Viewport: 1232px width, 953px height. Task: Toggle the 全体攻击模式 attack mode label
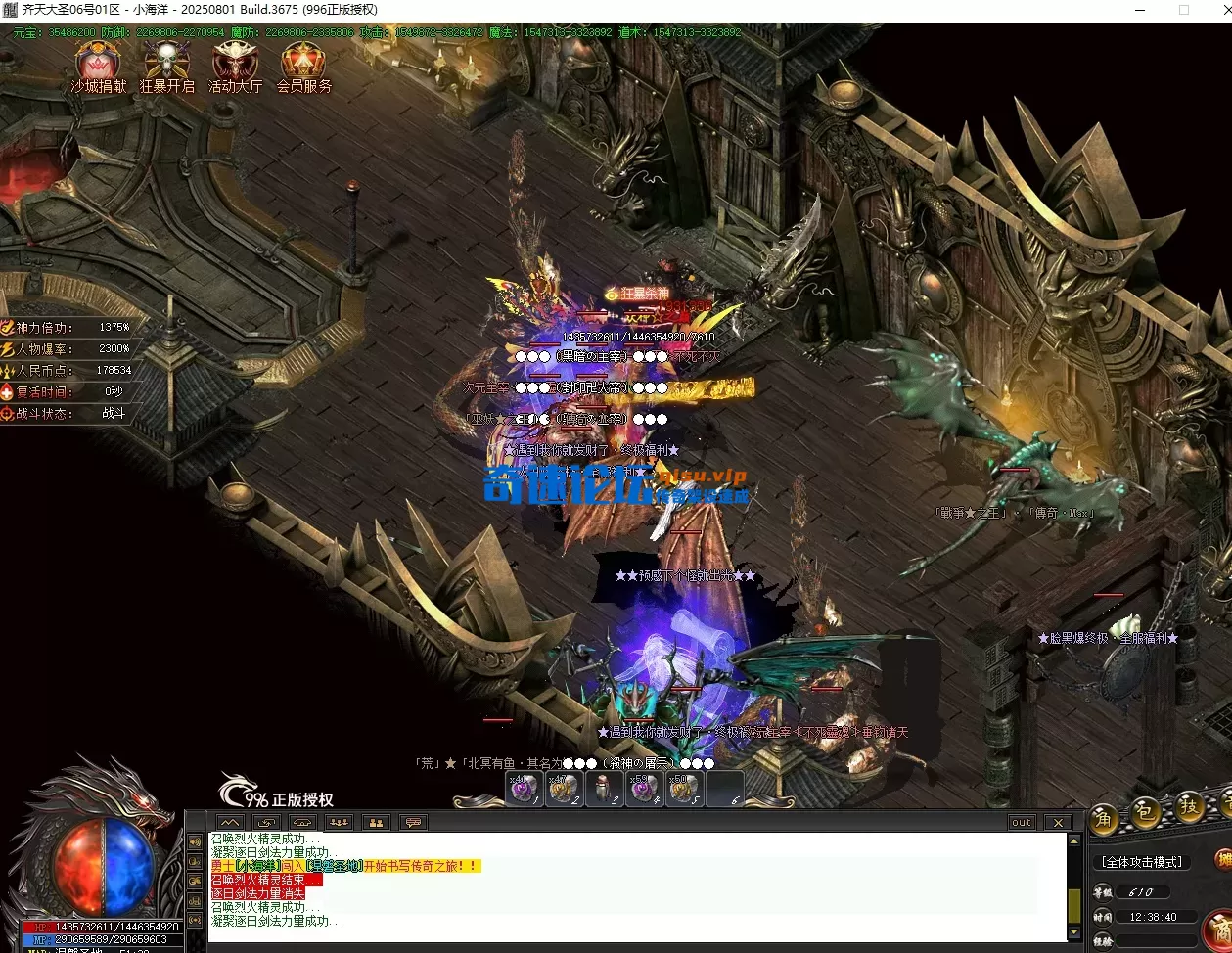tap(1142, 862)
